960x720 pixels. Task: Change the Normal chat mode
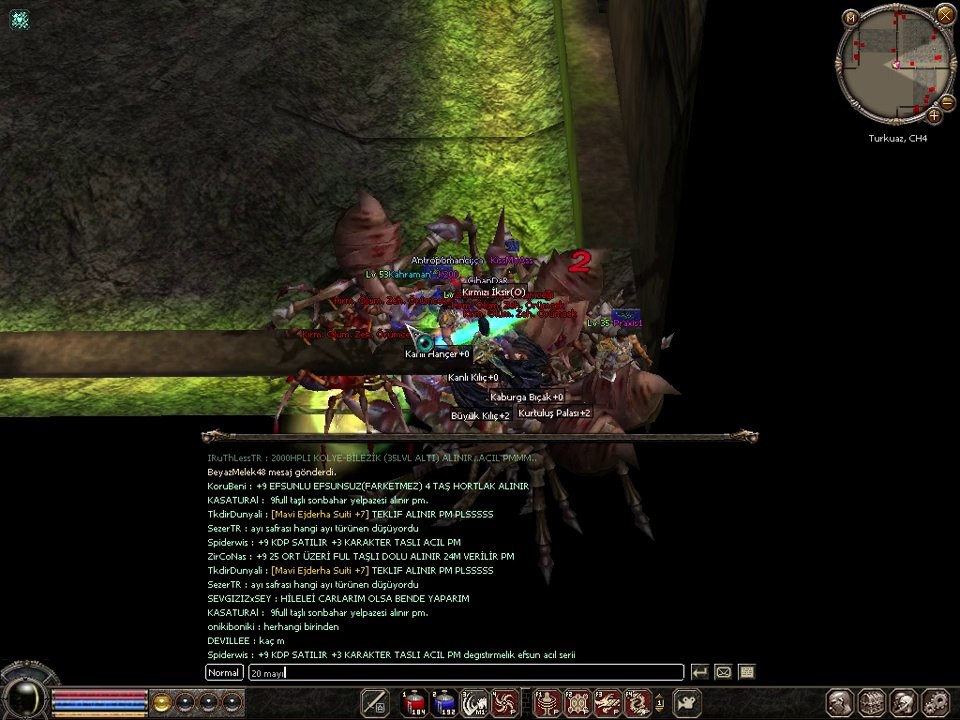[x=224, y=673]
